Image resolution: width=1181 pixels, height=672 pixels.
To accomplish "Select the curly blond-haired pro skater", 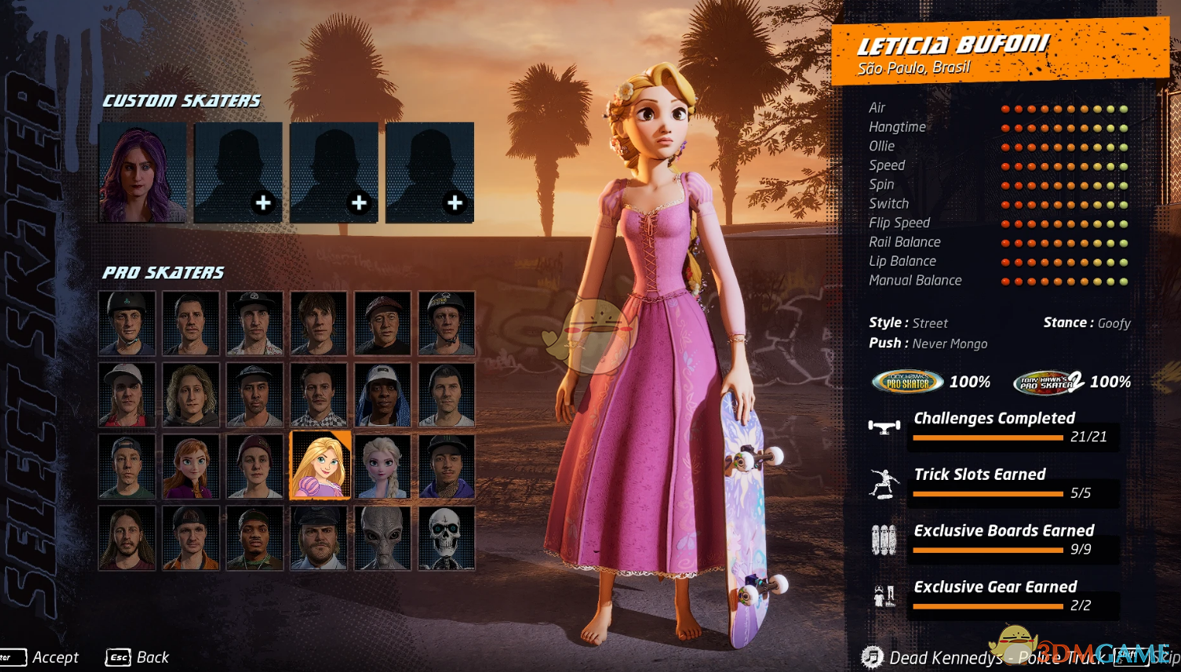I will (191, 394).
